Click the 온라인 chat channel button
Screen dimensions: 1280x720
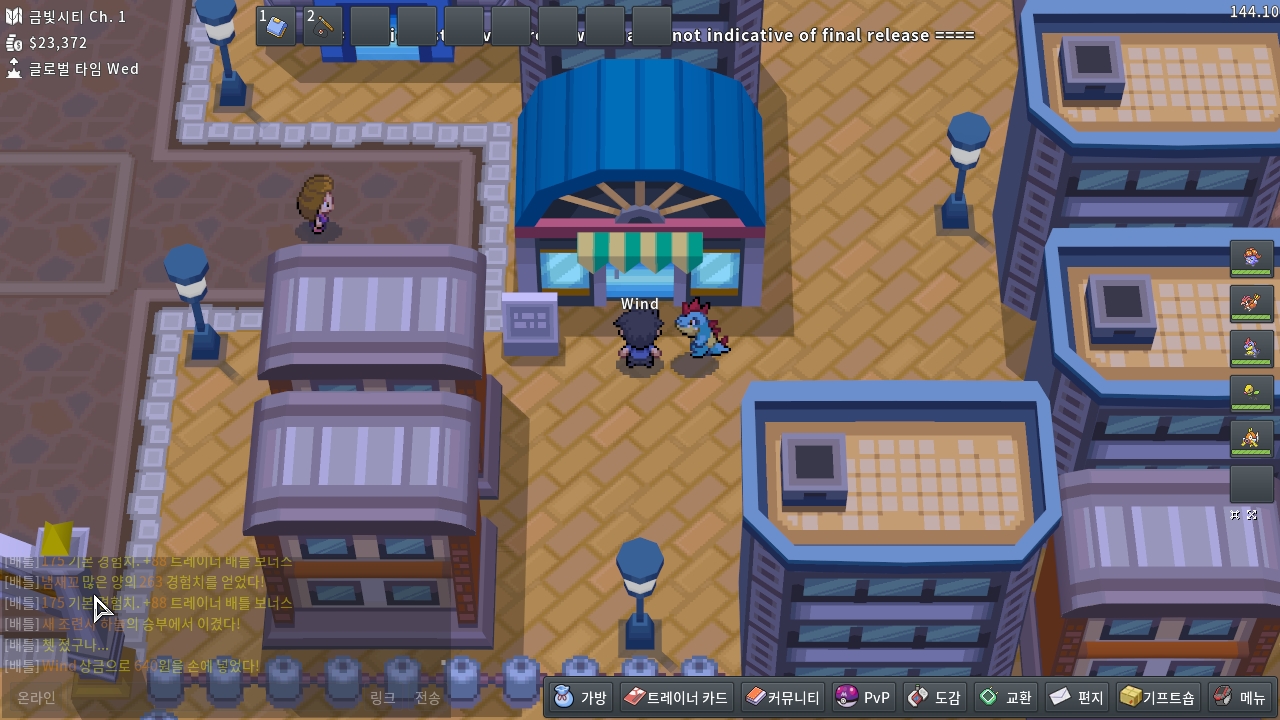37,697
